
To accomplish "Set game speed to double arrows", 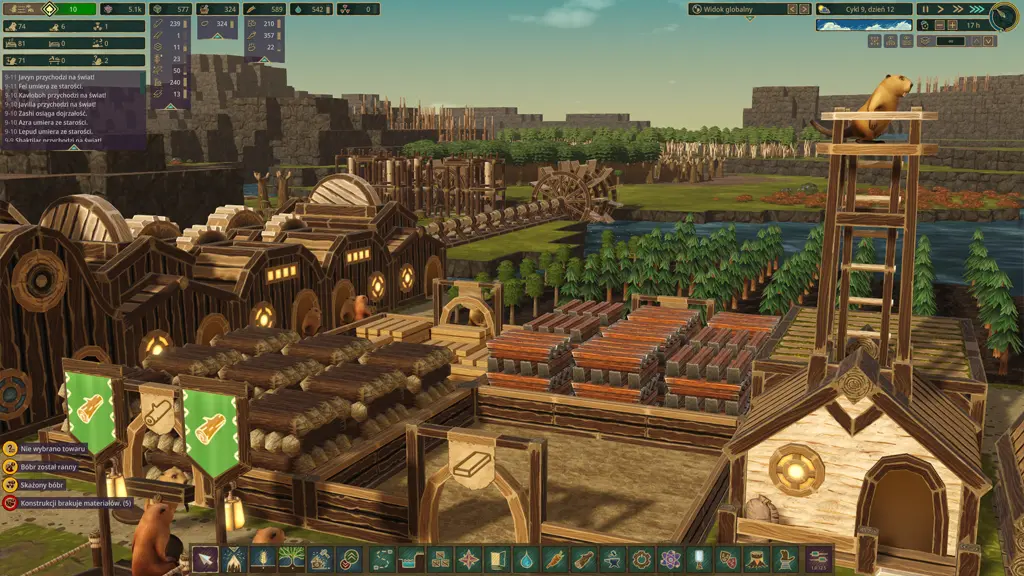I will (958, 9).
